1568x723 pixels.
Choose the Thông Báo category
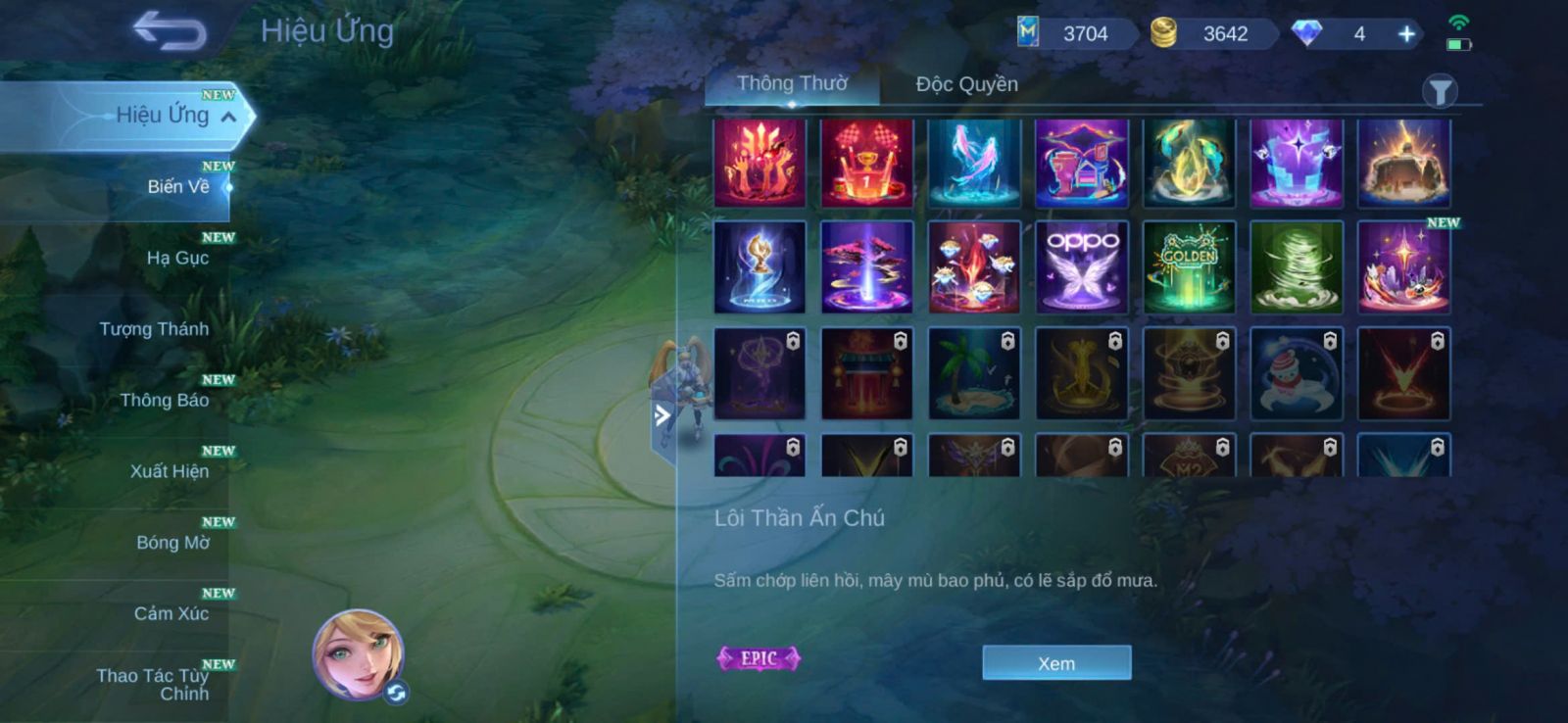pos(164,400)
